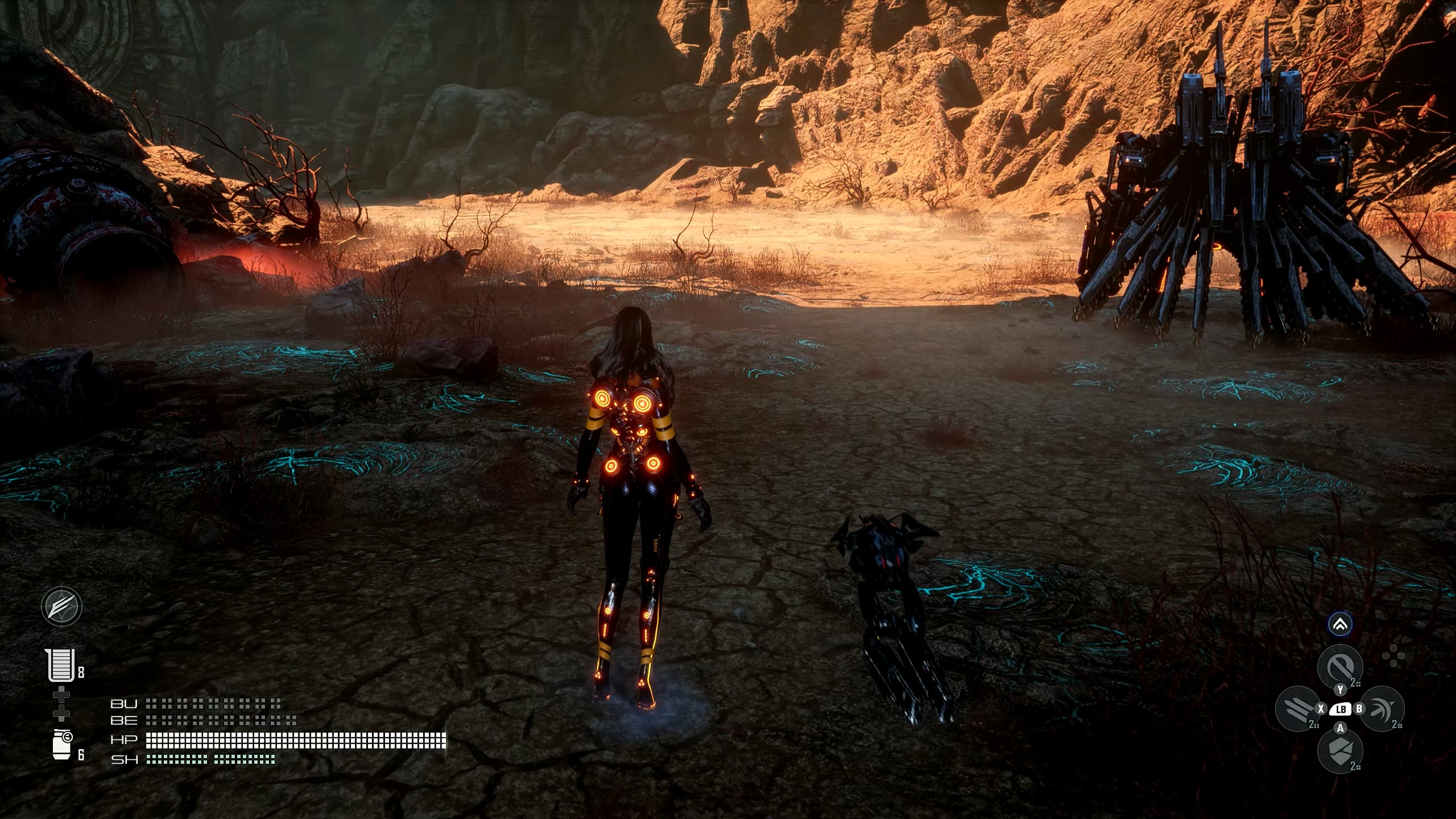
Task: Activate the triple blade skill icon
Action: (x=1298, y=709)
